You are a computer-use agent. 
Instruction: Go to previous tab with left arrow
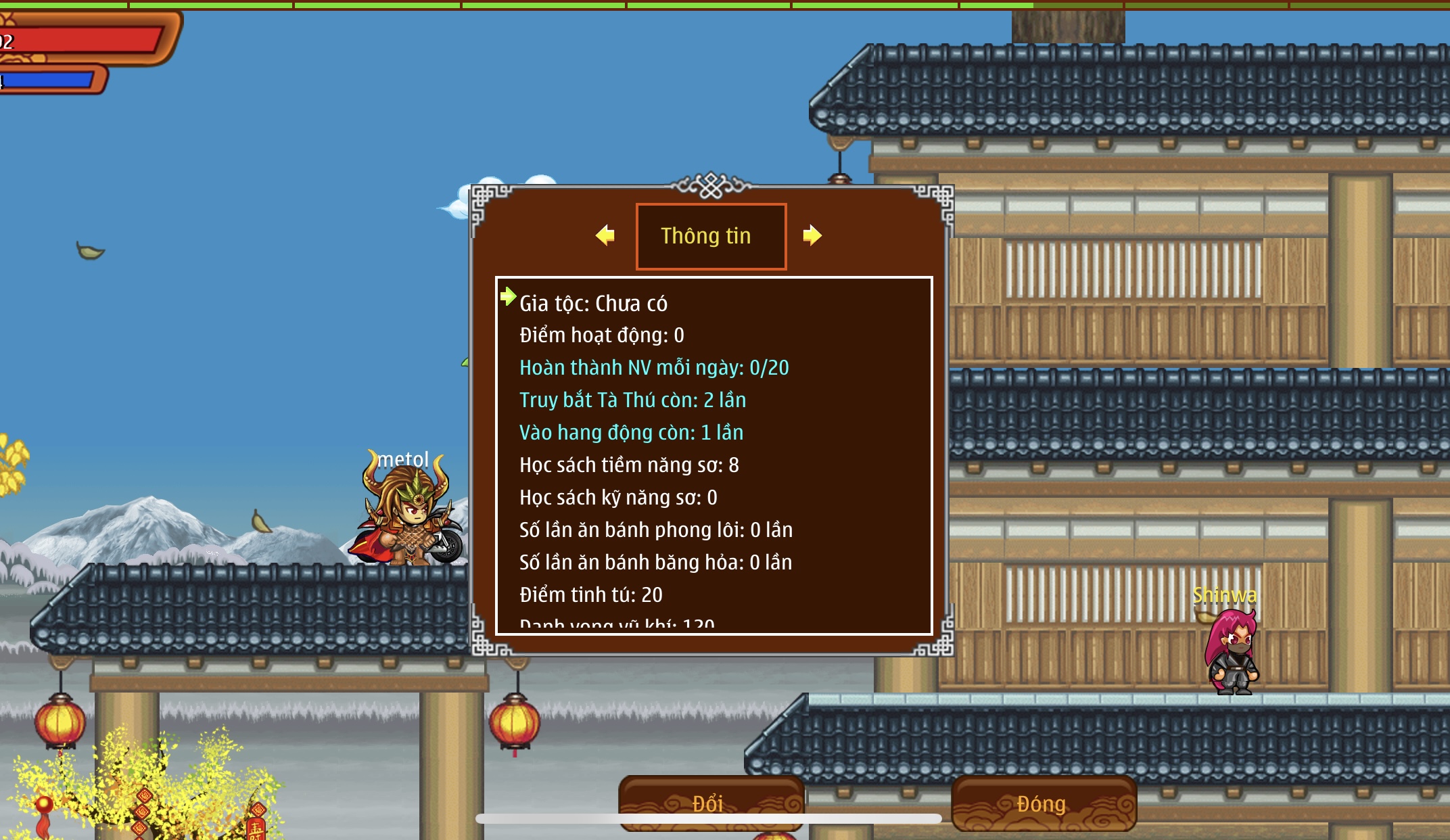[x=605, y=235]
